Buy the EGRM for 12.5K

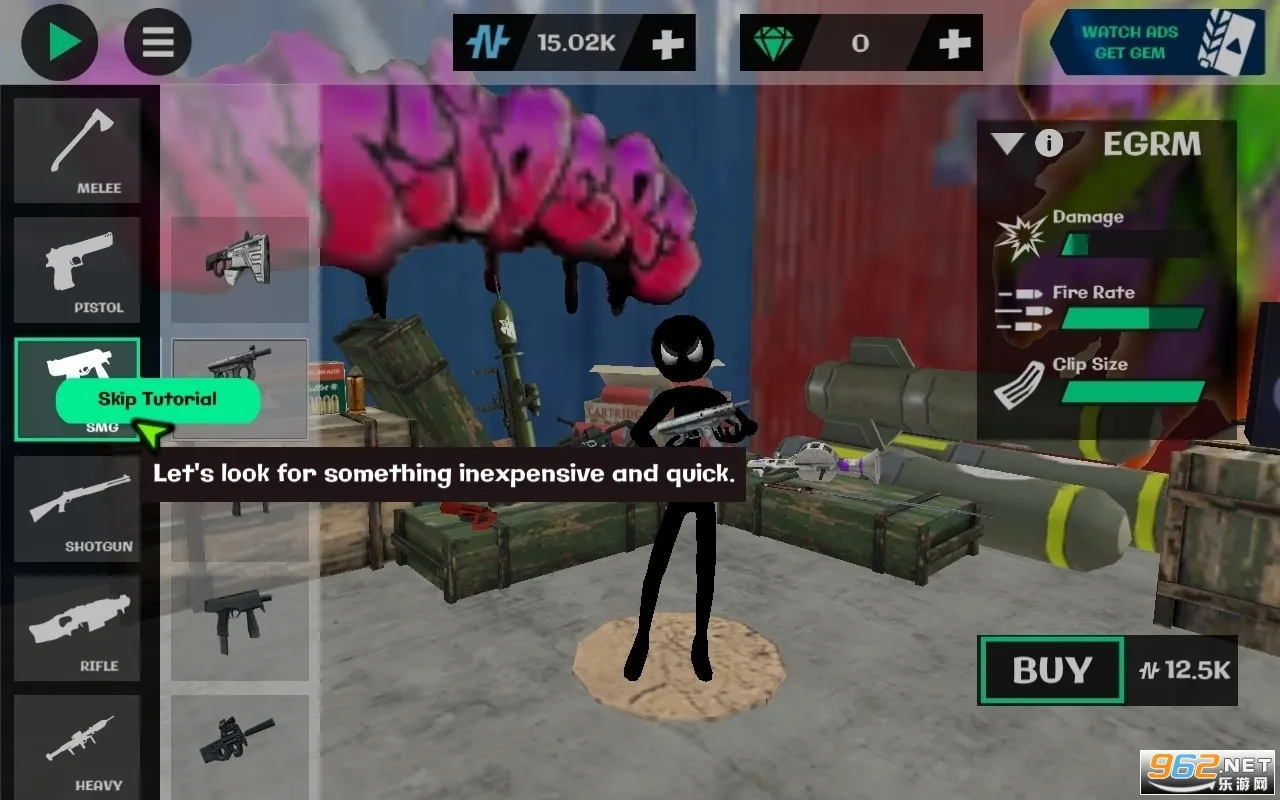(x=1051, y=670)
